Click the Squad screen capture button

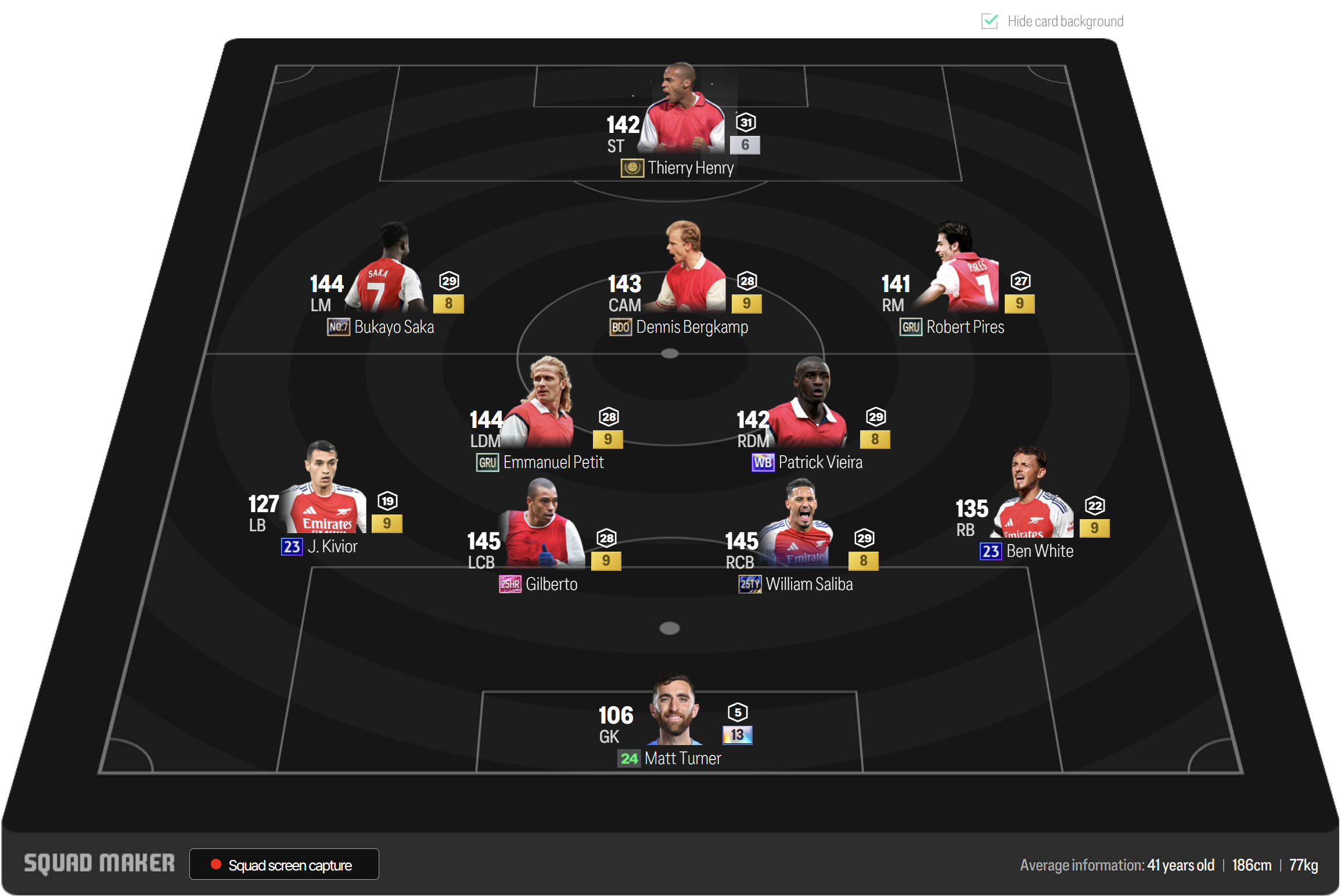[x=284, y=865]
